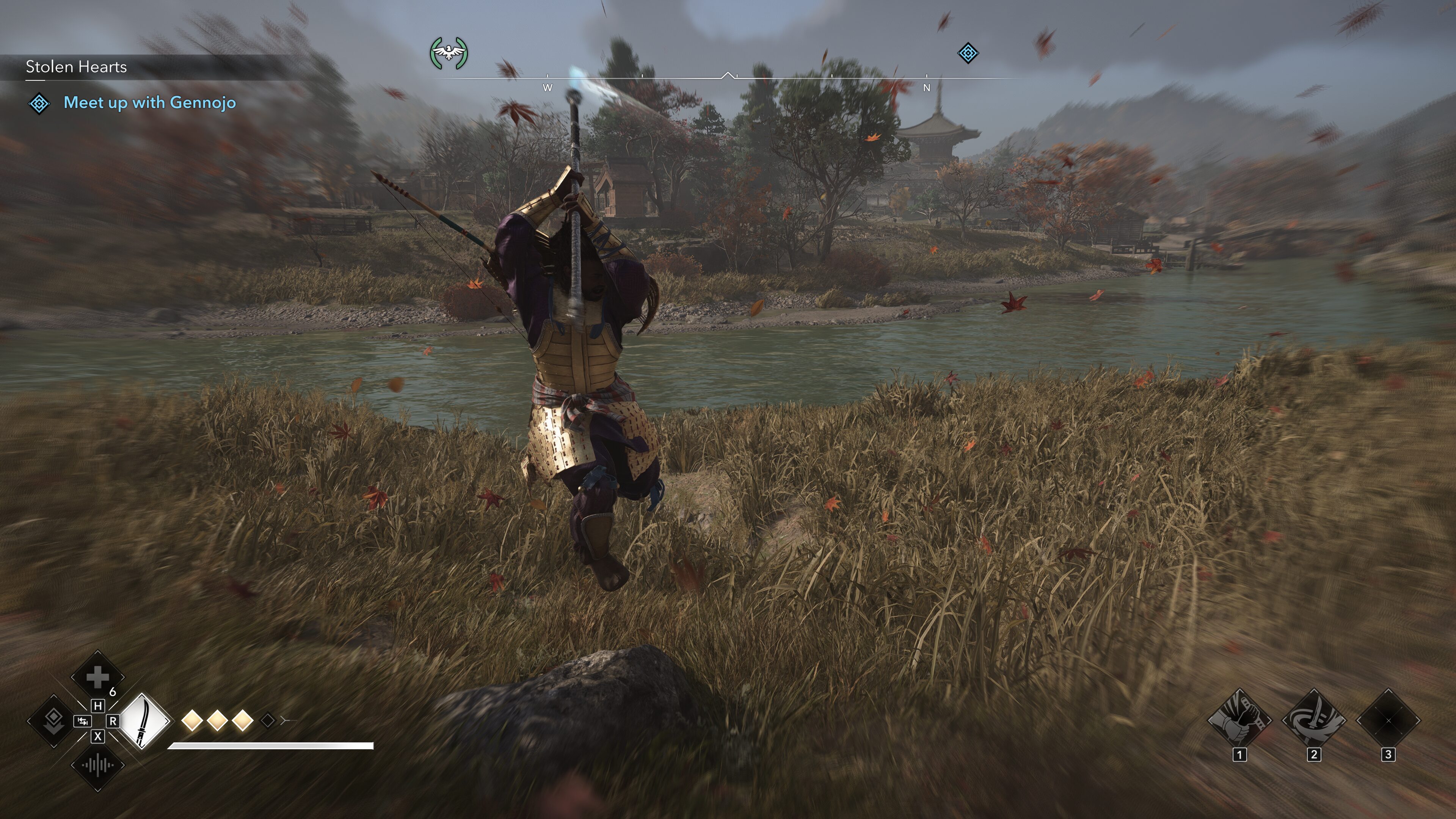Select the Stolen Hearts quest tracker
This screenshot has height=819, width=1456.
76,67
